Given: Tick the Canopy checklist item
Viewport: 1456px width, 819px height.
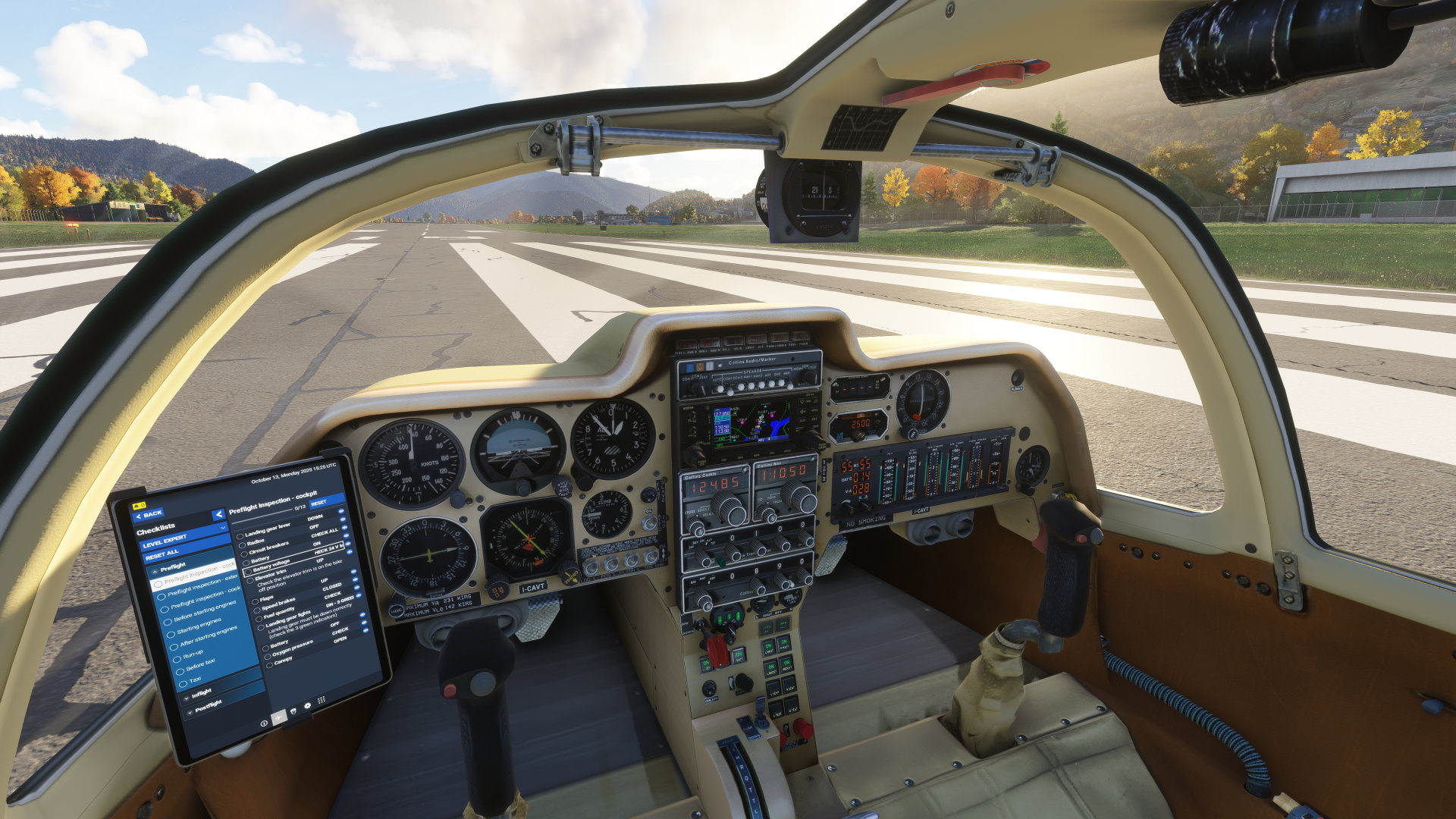Looking at the screenshot, I should coord(268,664).
